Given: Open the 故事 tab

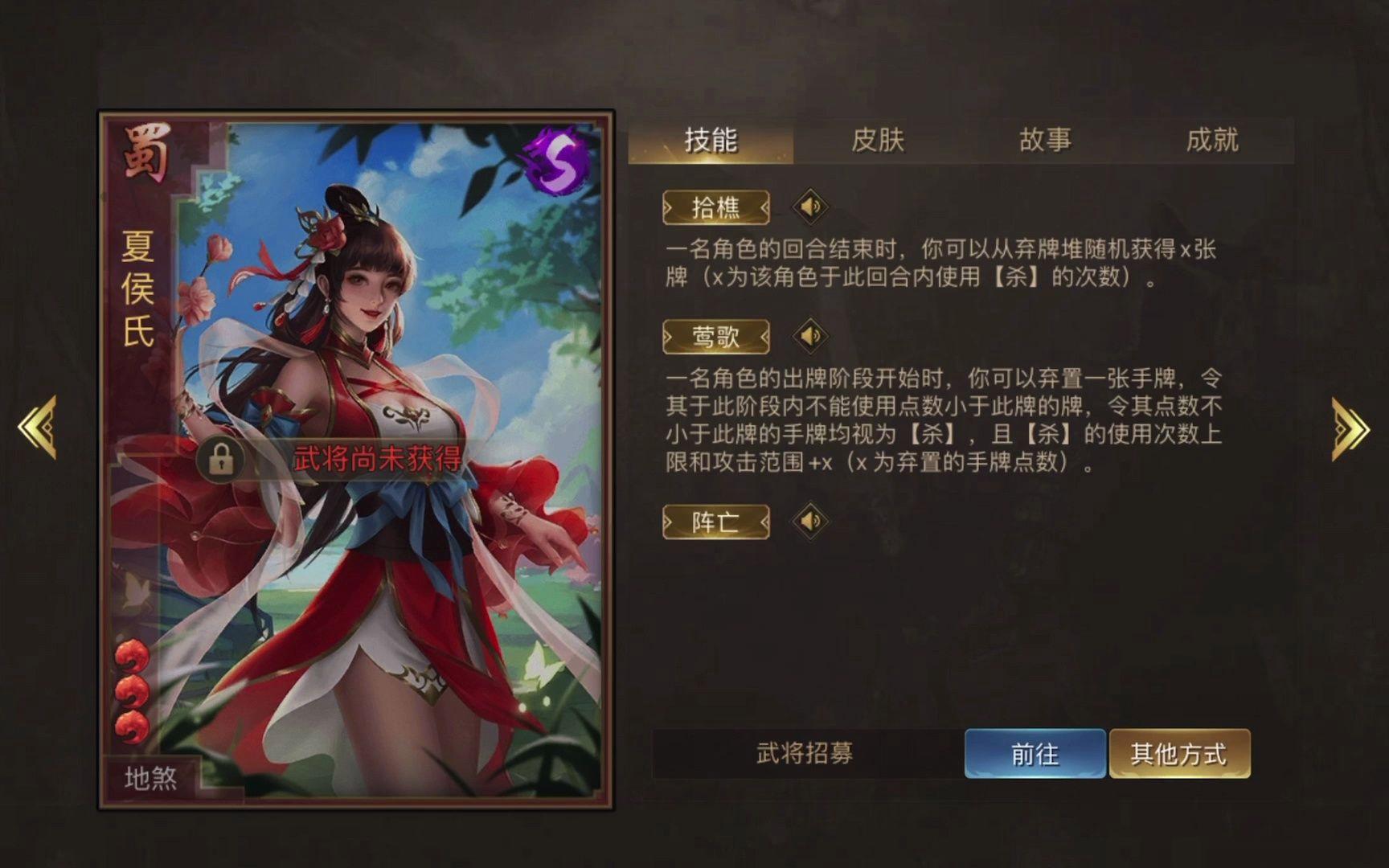Looking at the screenshot, I should (x=1045, y=140).
